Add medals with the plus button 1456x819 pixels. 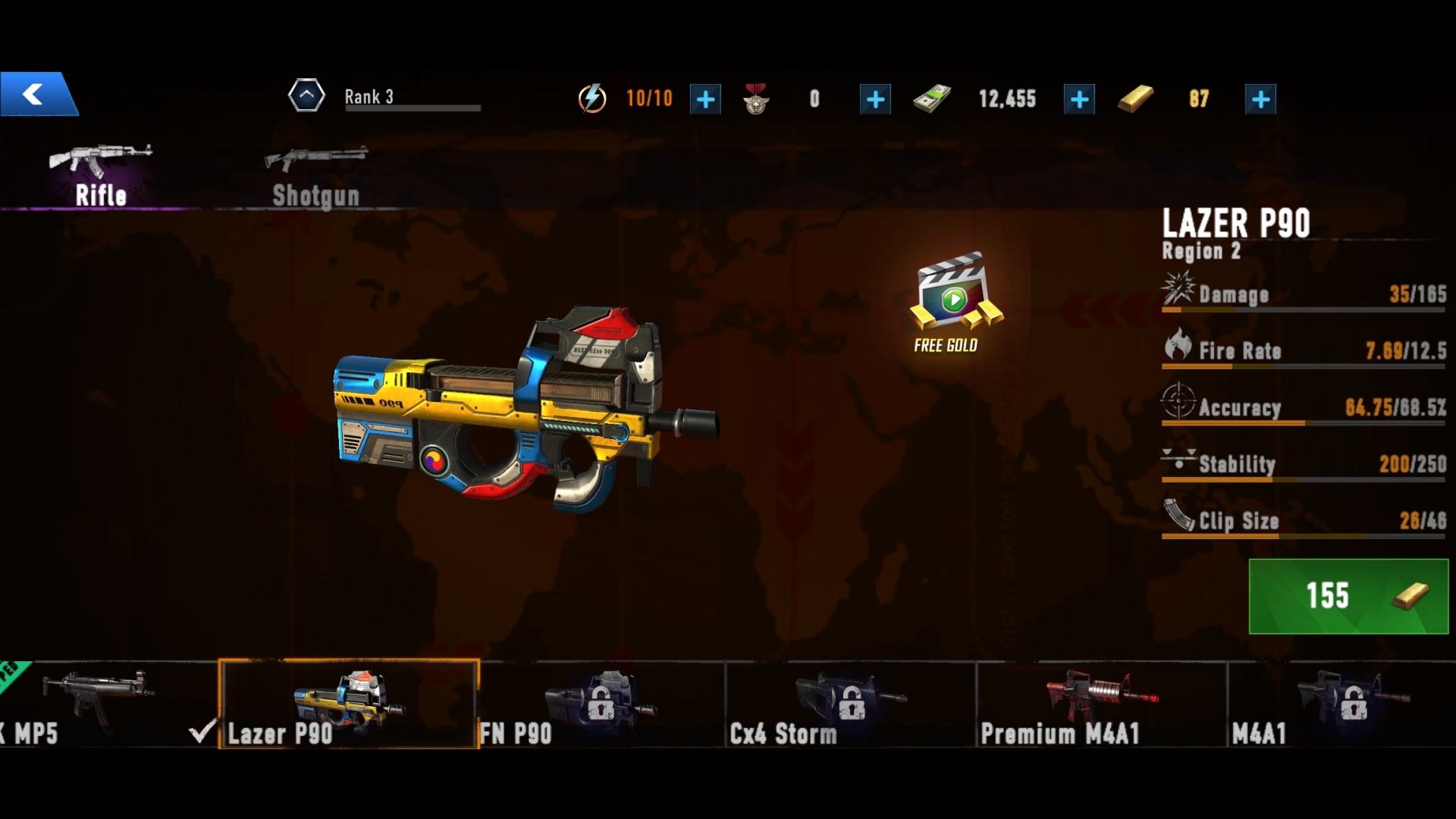tap(875, 99)
